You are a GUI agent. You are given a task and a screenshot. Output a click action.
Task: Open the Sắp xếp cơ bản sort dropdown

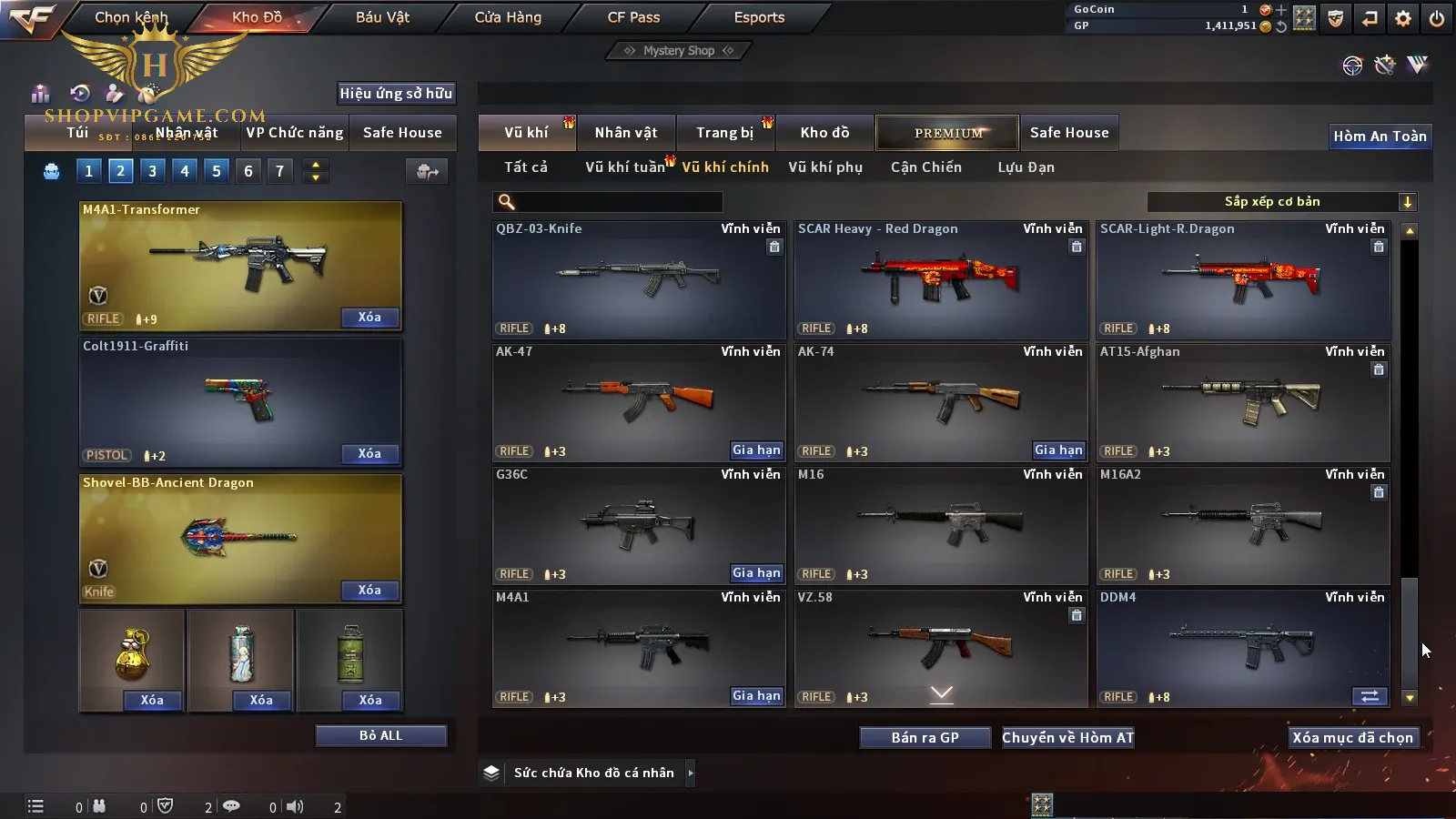1281,202
